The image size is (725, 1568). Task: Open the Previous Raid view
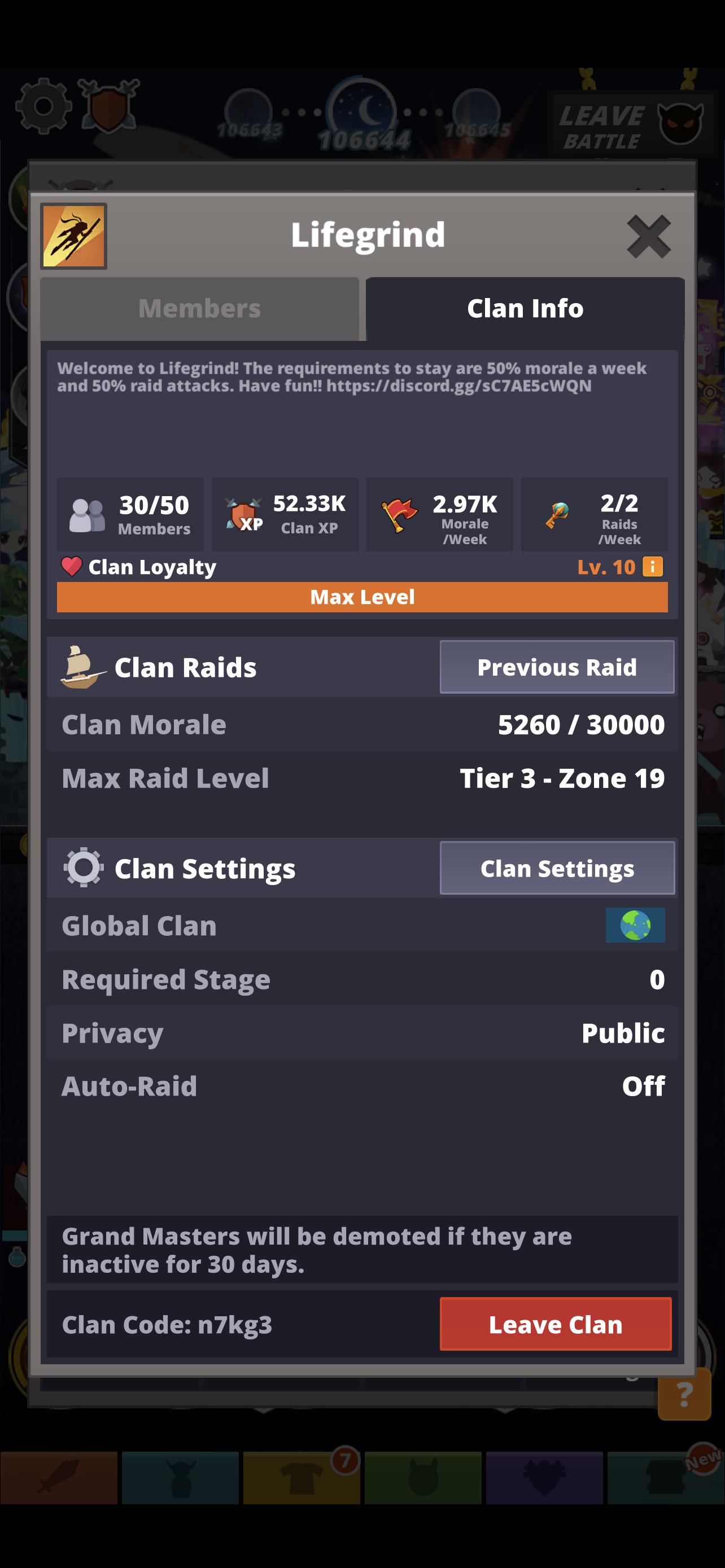click(556, 667)
